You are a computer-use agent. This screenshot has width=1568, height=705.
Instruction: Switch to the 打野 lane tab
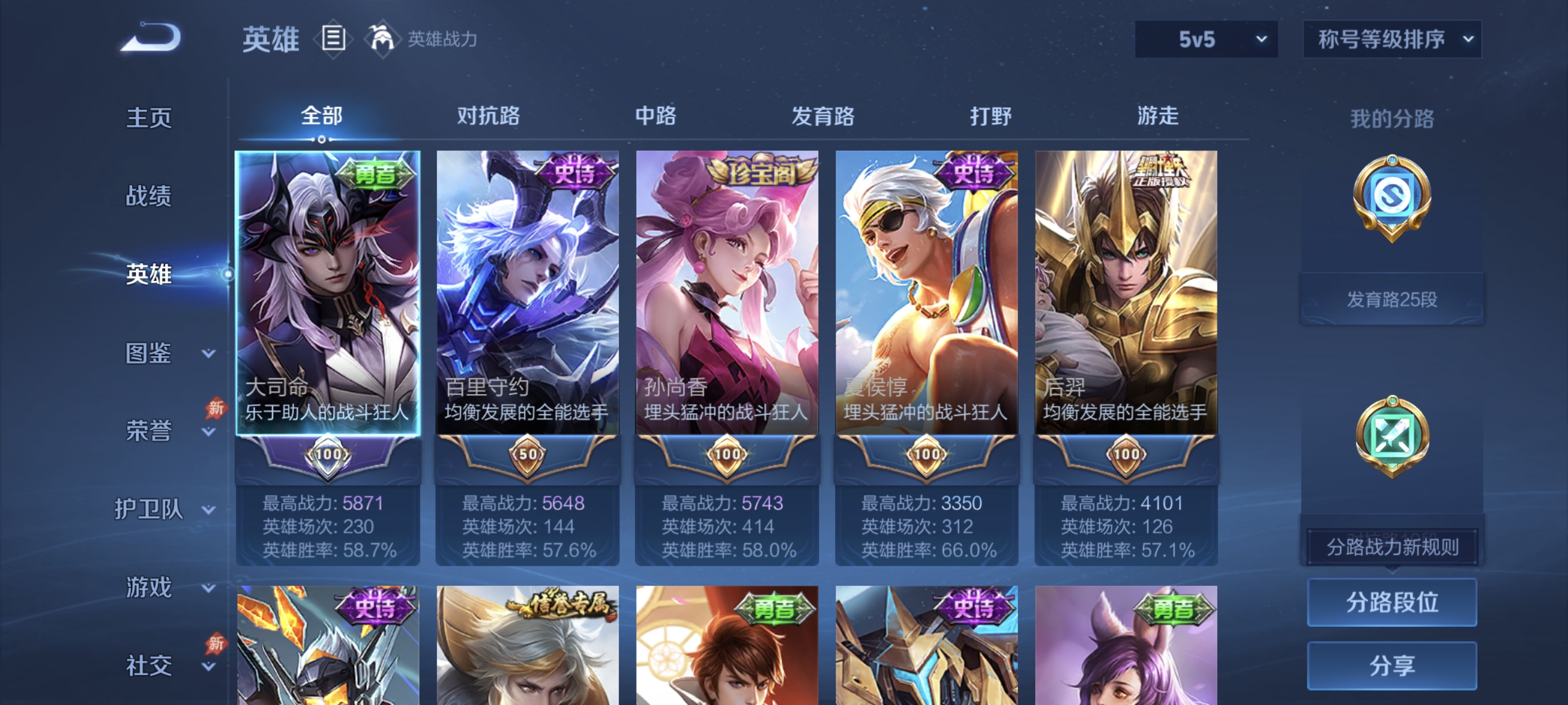click(992, 116)
